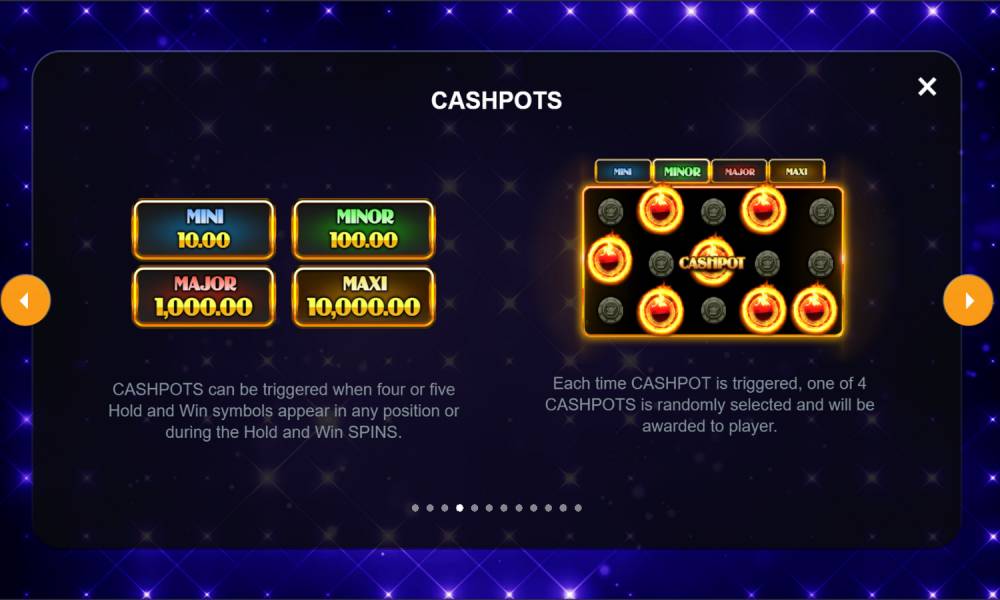The width and height of the screenshot is (1000, 600).
Task: Go back to the previous info page
Action: (x=26, y=300)
